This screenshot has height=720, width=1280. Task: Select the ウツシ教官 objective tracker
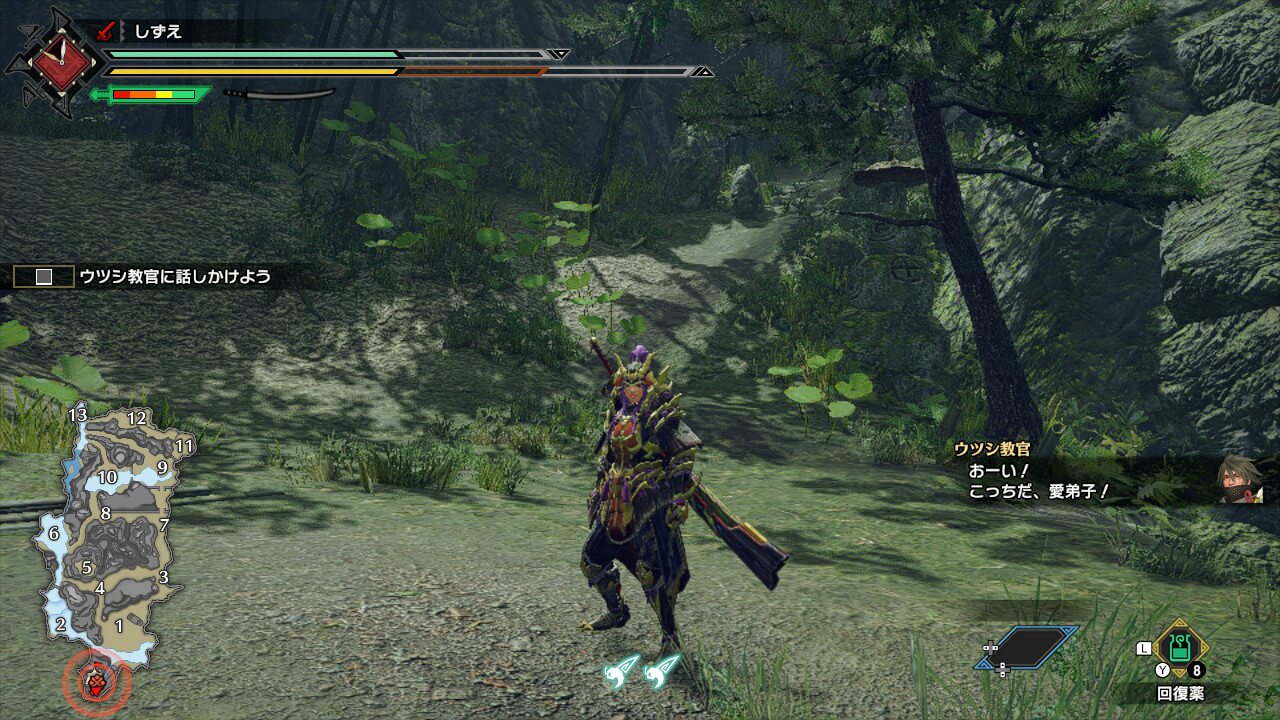point(142,276)
